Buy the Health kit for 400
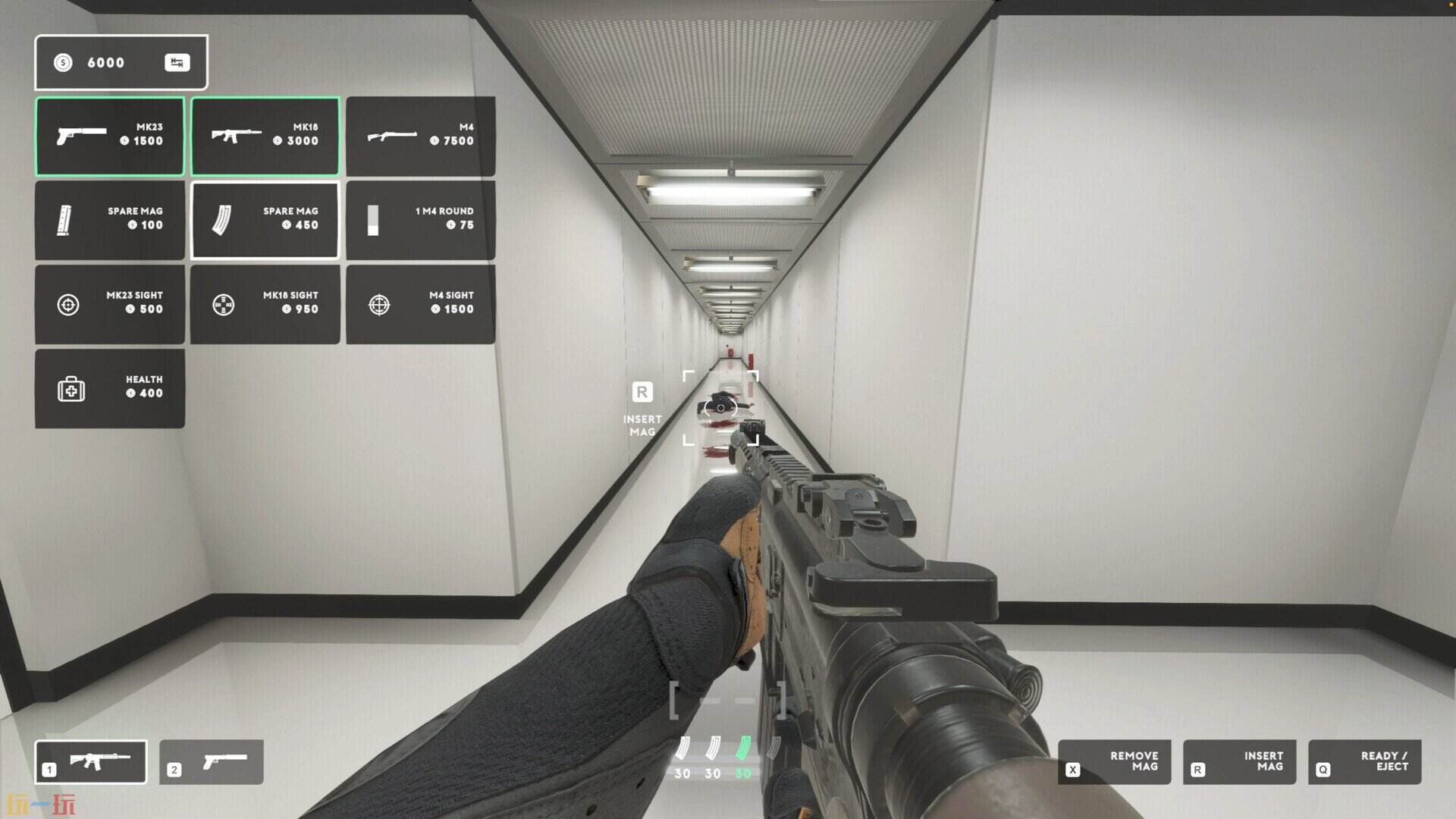 [x=110, y=388]
